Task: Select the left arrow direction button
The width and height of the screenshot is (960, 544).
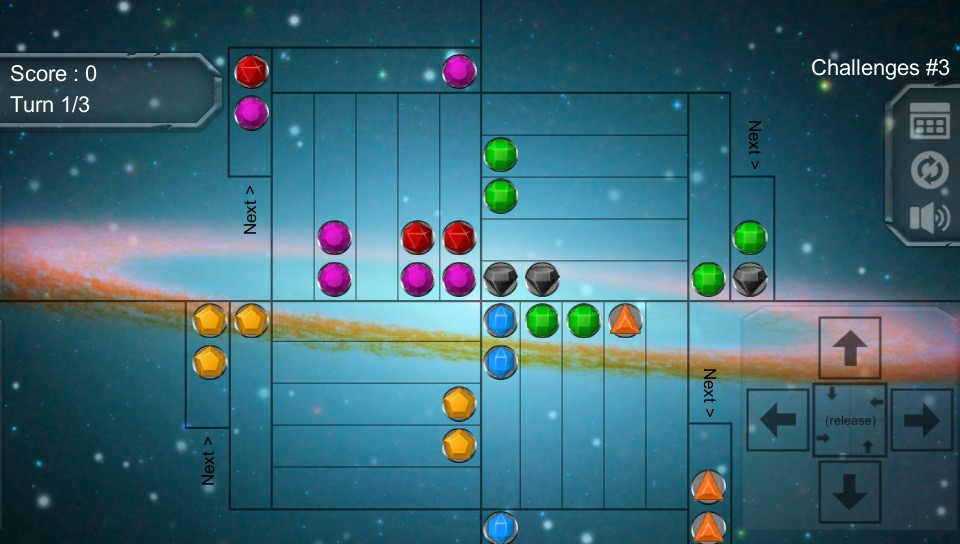Action: click(778, 420)
